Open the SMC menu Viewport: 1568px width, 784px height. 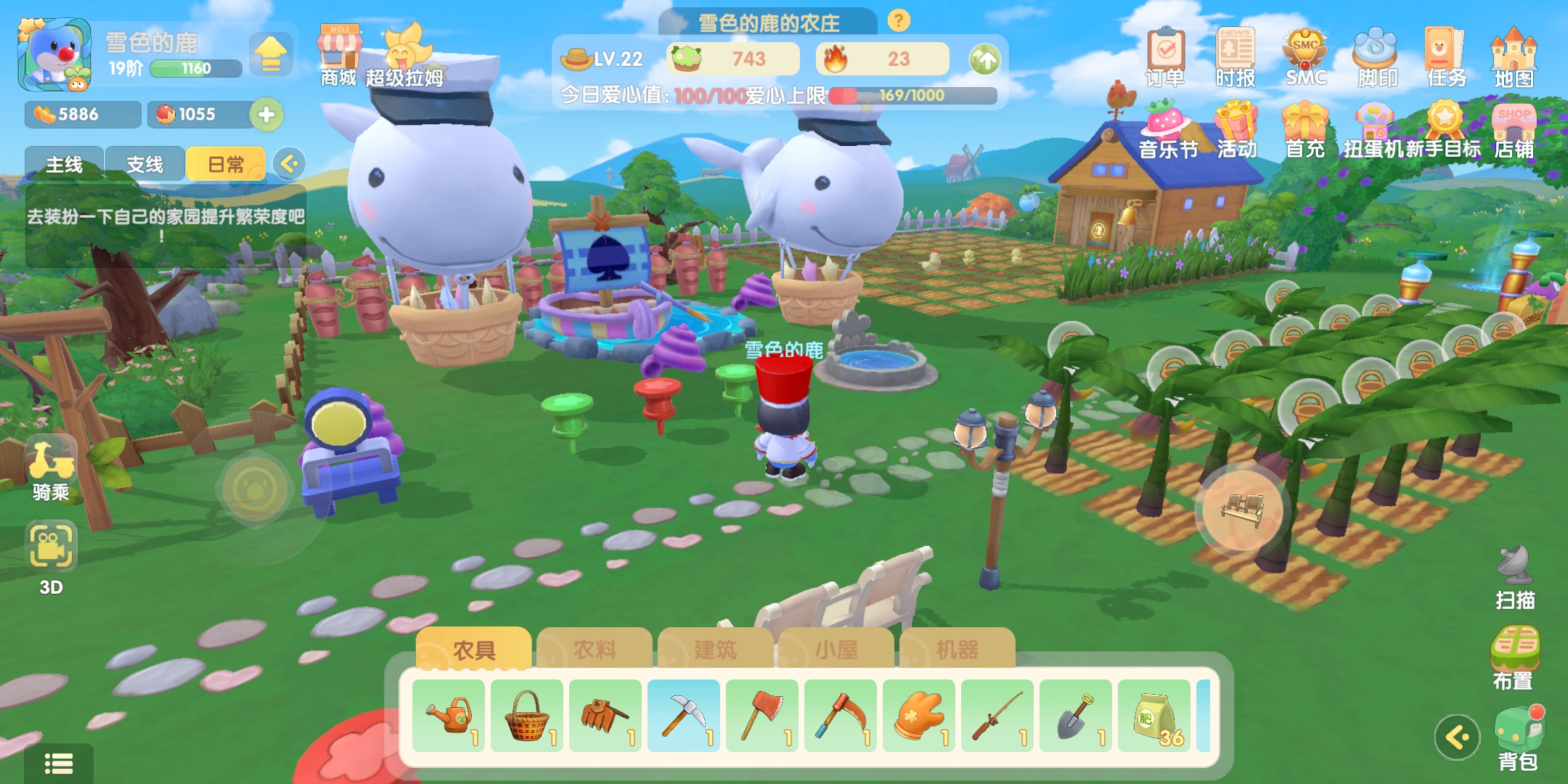[1305, 57]
